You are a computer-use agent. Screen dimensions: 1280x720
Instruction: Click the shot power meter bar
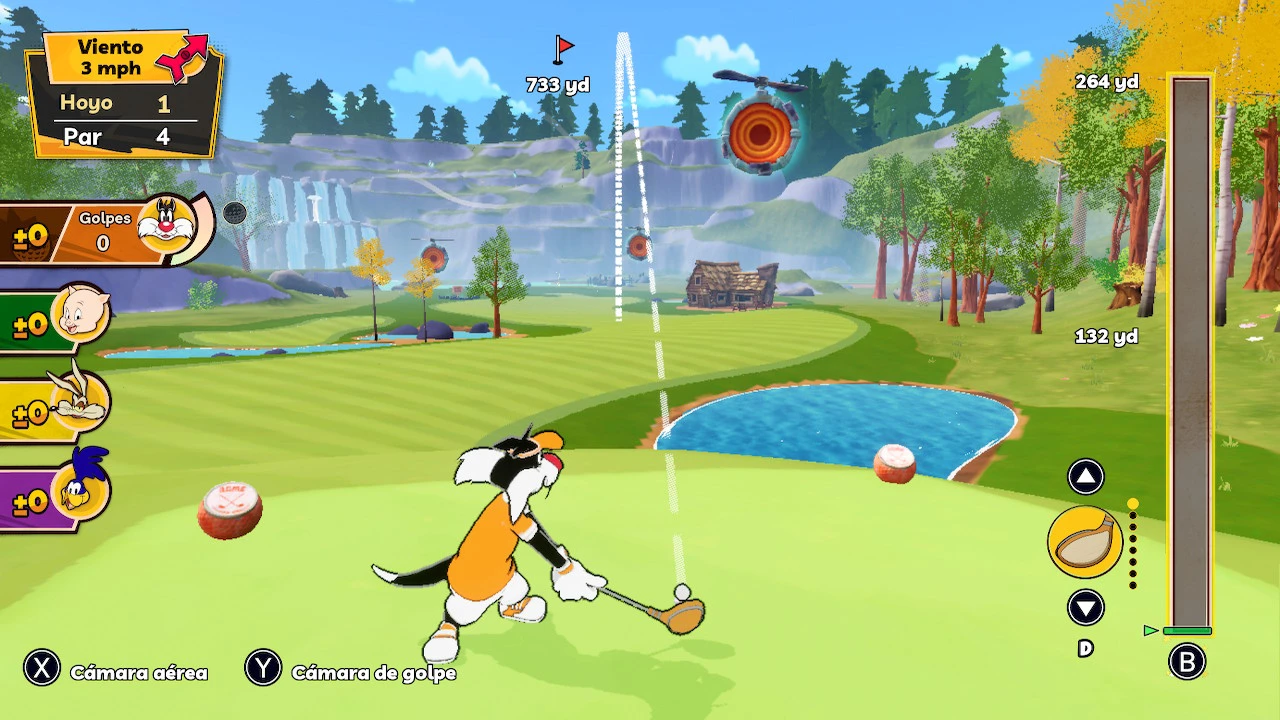click(x=1190, y=355)
